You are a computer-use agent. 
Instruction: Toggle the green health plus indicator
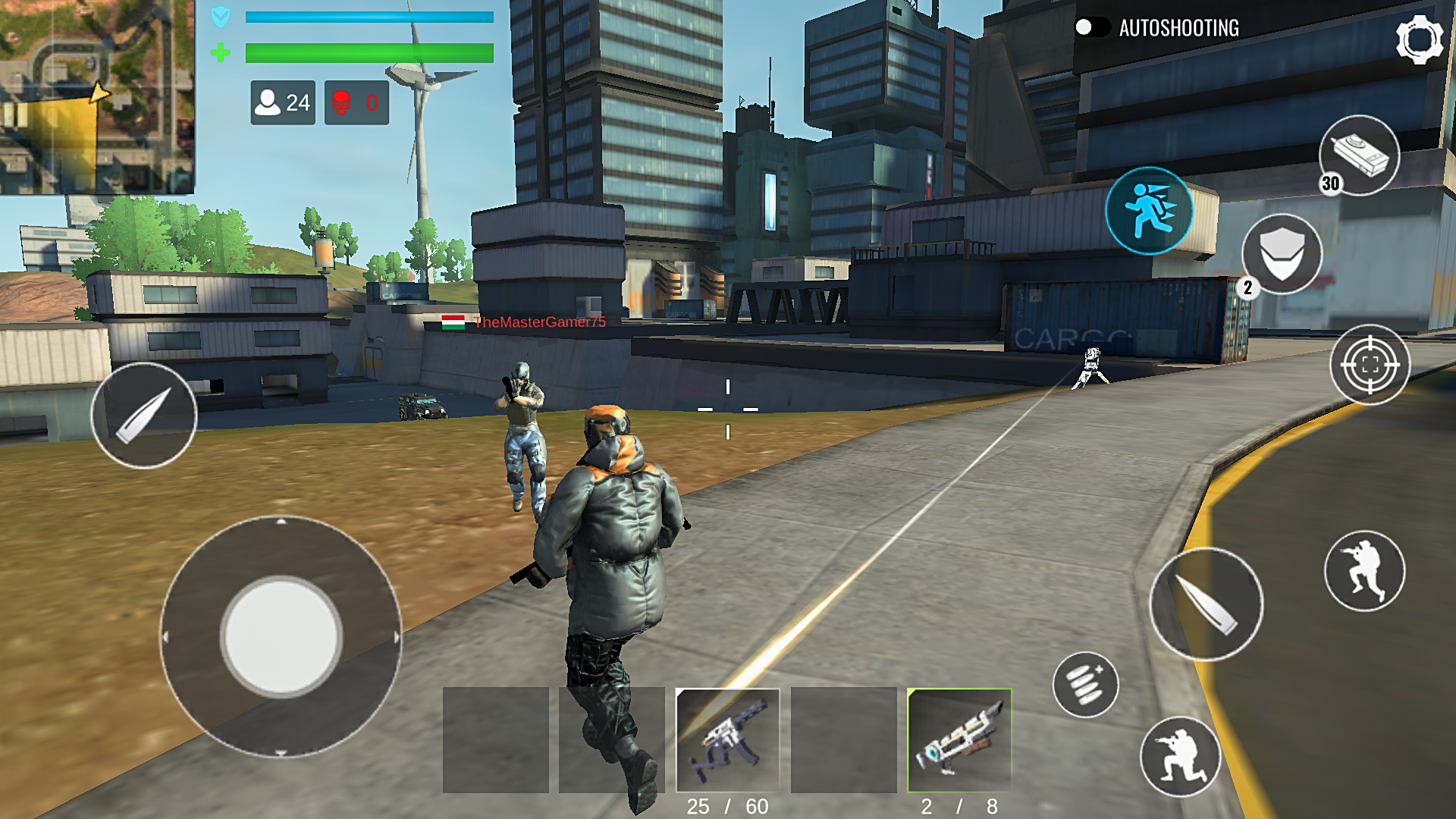tap(221, 53)
